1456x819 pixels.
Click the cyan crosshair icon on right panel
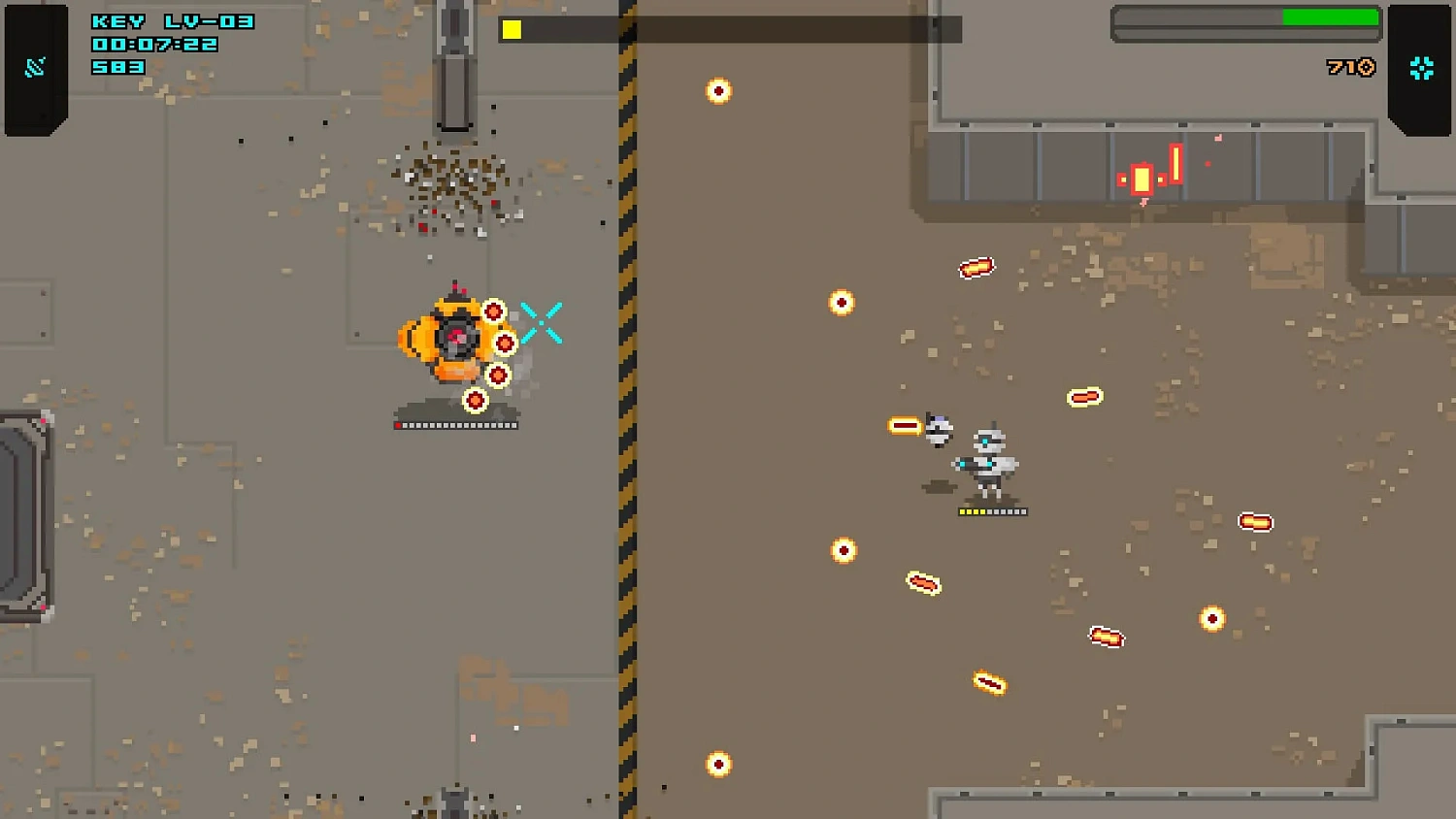tap(1422, 67)
